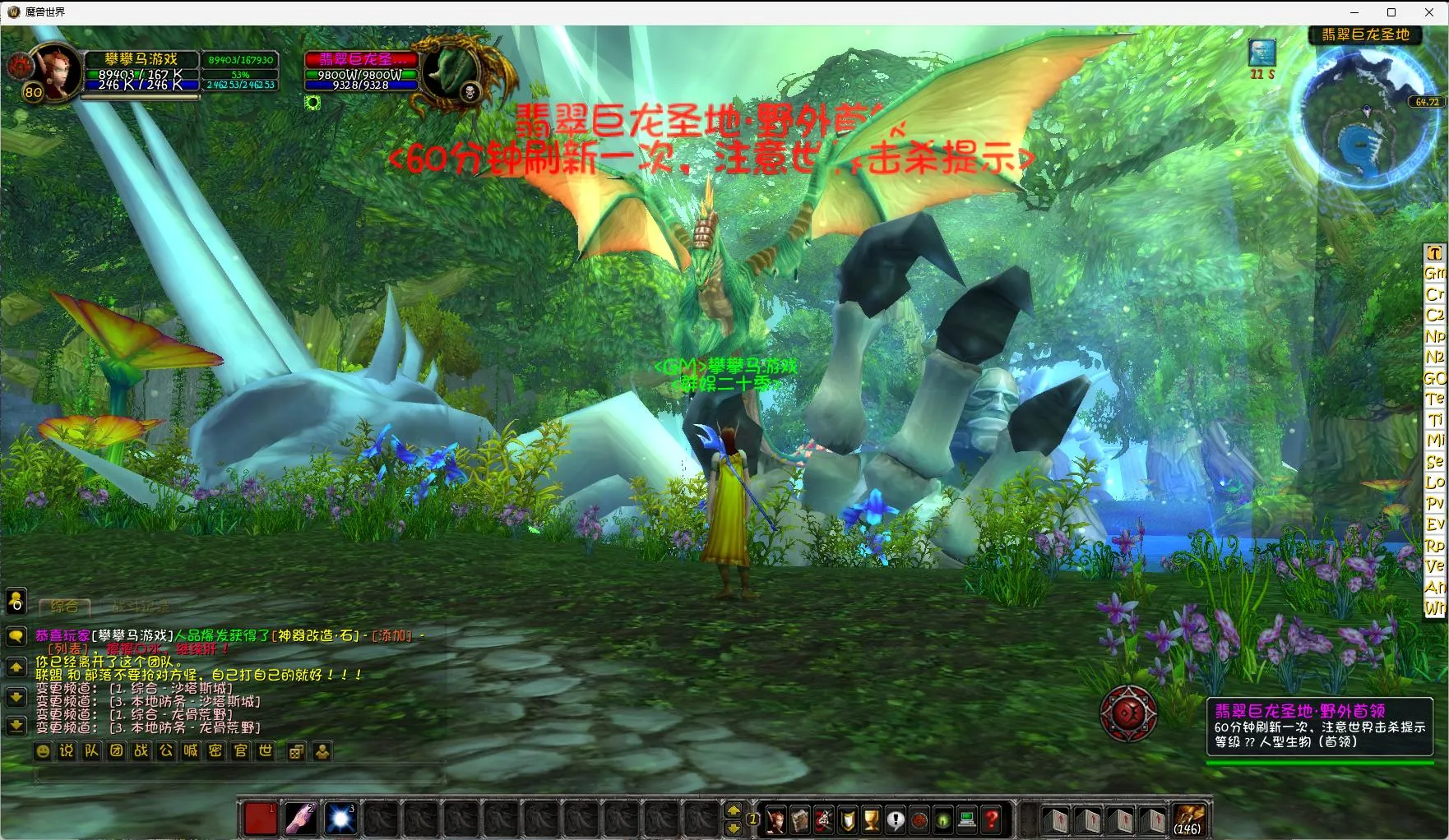This screenshot has height=840, width=1449.
Task: Switch to the 综合 chat tab
Action: 65,607
